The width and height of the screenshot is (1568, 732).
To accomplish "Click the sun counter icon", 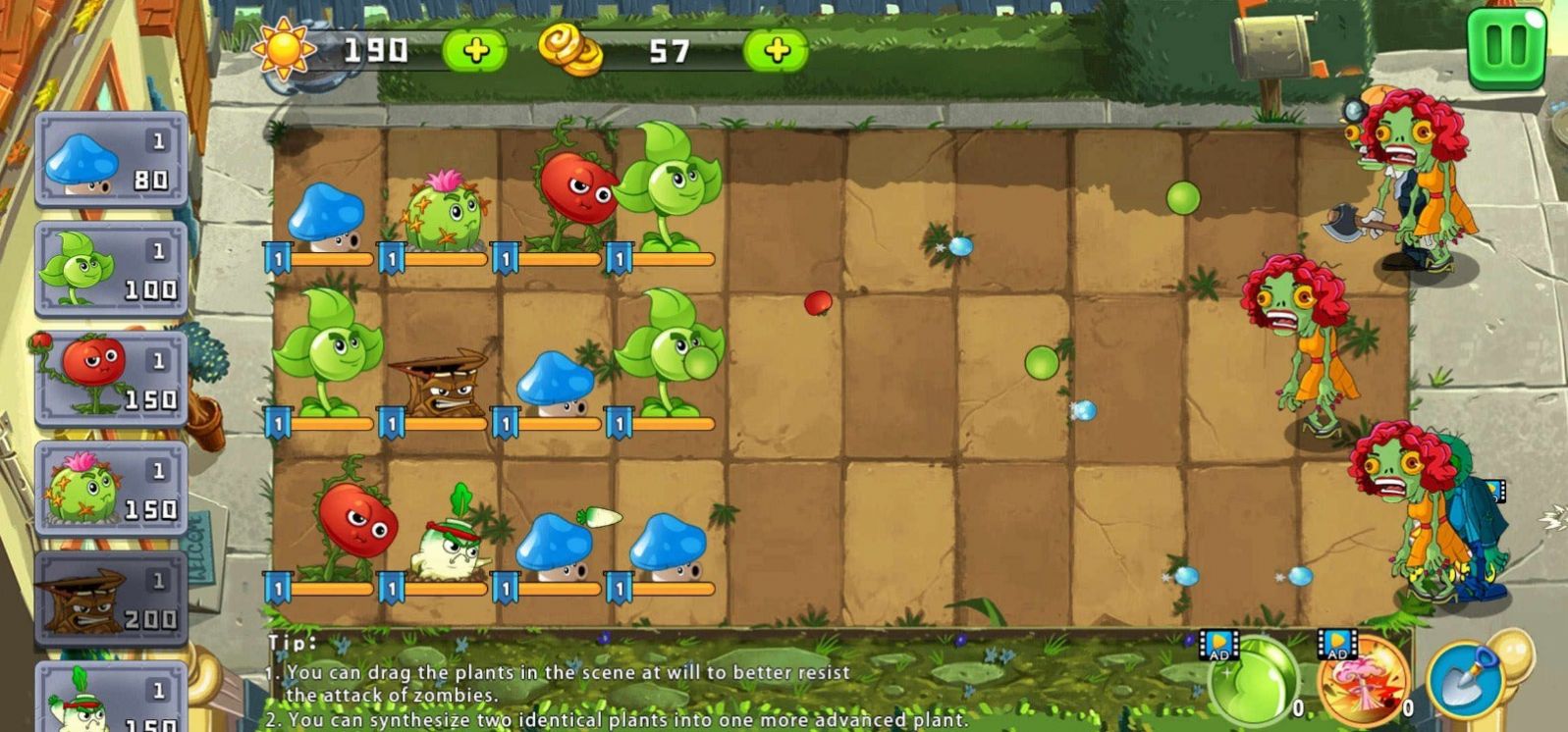I will pos(286,50).
